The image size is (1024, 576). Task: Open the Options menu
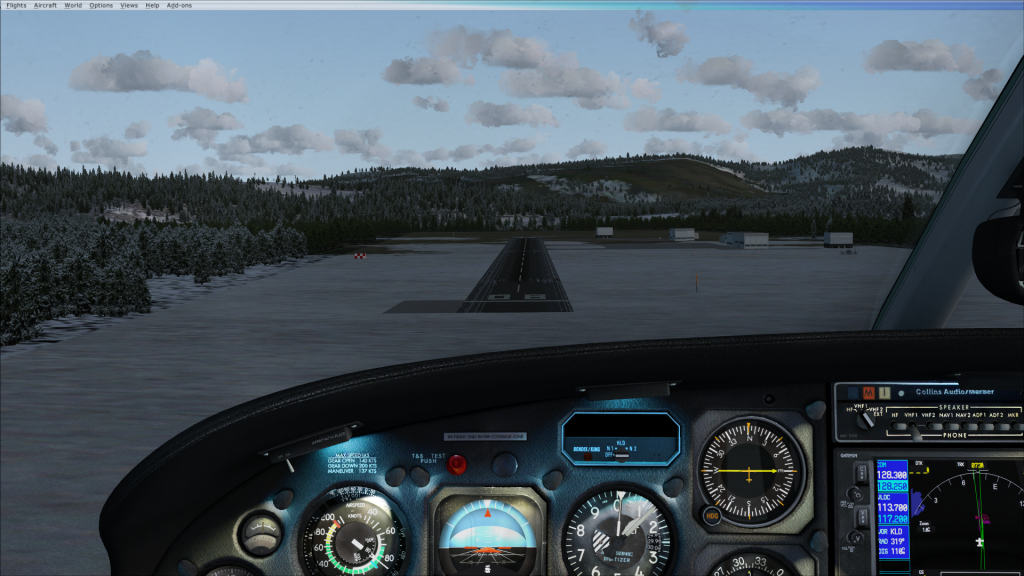(x=101, y=5)
